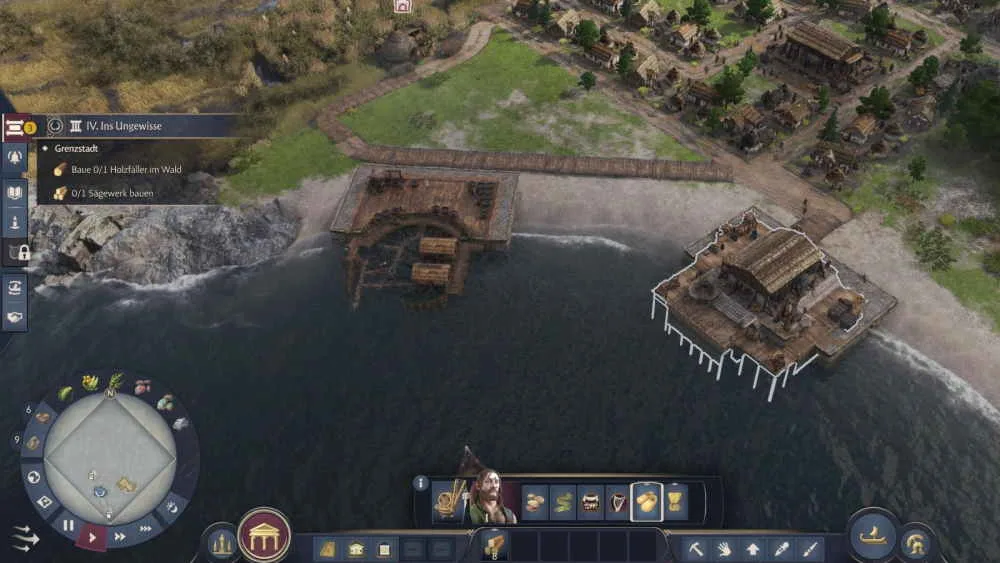Activate the upgrade arrow tool
This screenshot has height=563, width=1000.
click(x=753, y=548)
